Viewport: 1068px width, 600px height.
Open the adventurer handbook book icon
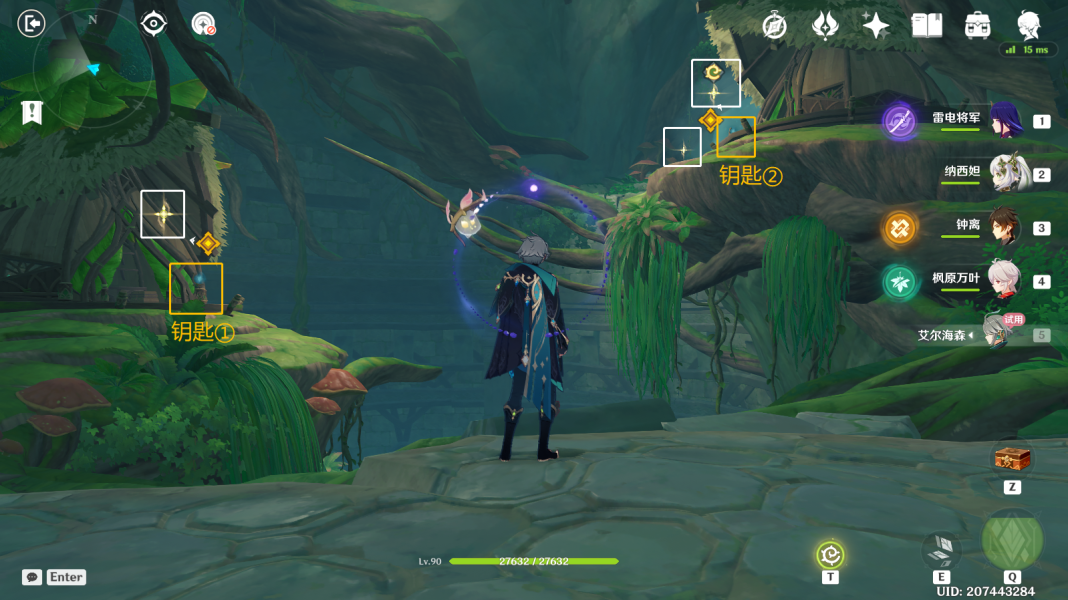point(927,26)
